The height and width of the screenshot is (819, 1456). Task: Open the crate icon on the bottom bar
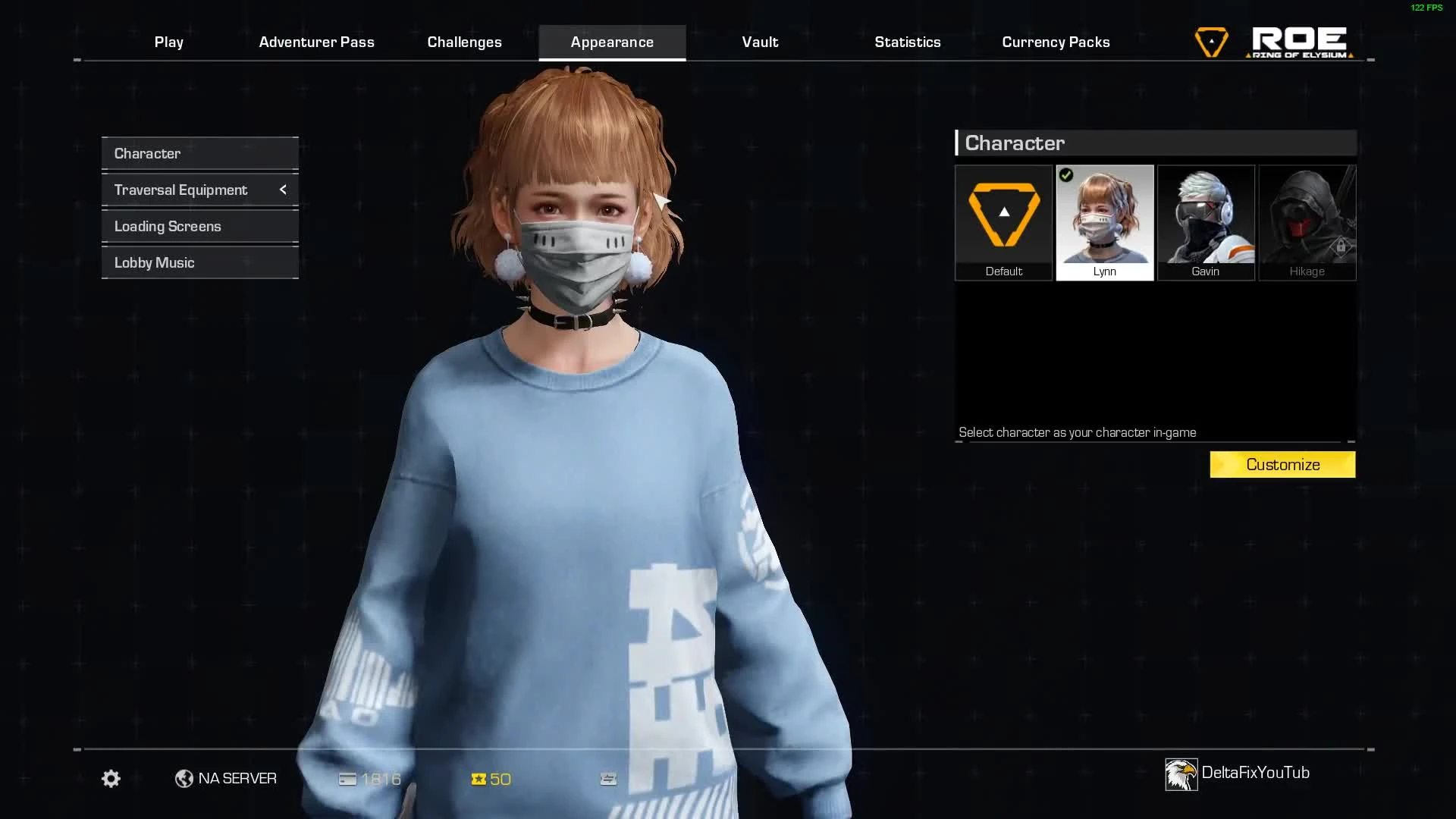click(x=607, y=778)
